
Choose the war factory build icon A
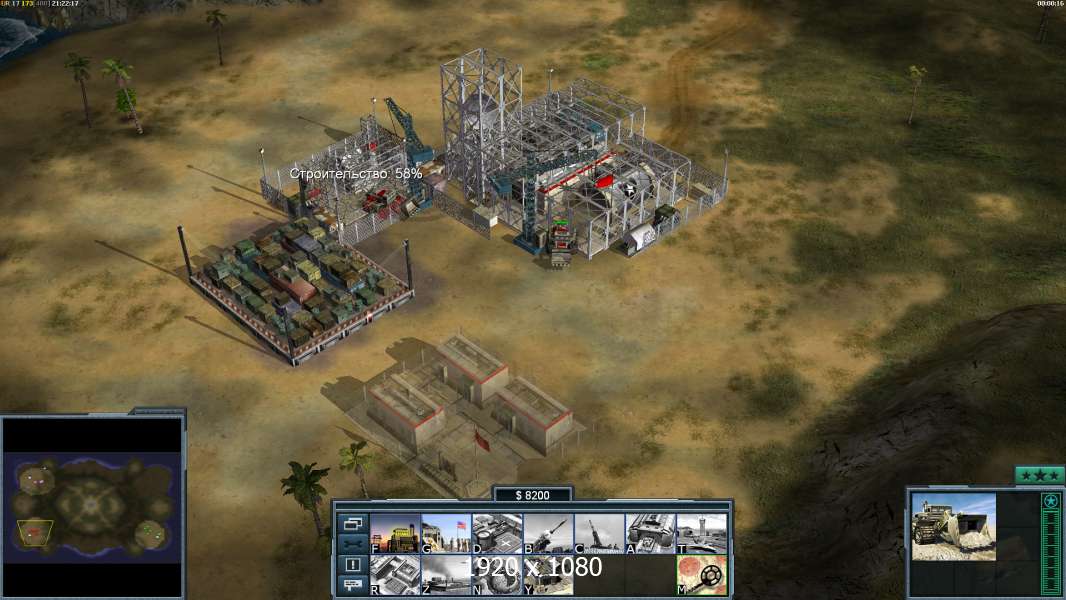(x=650, y=534)
